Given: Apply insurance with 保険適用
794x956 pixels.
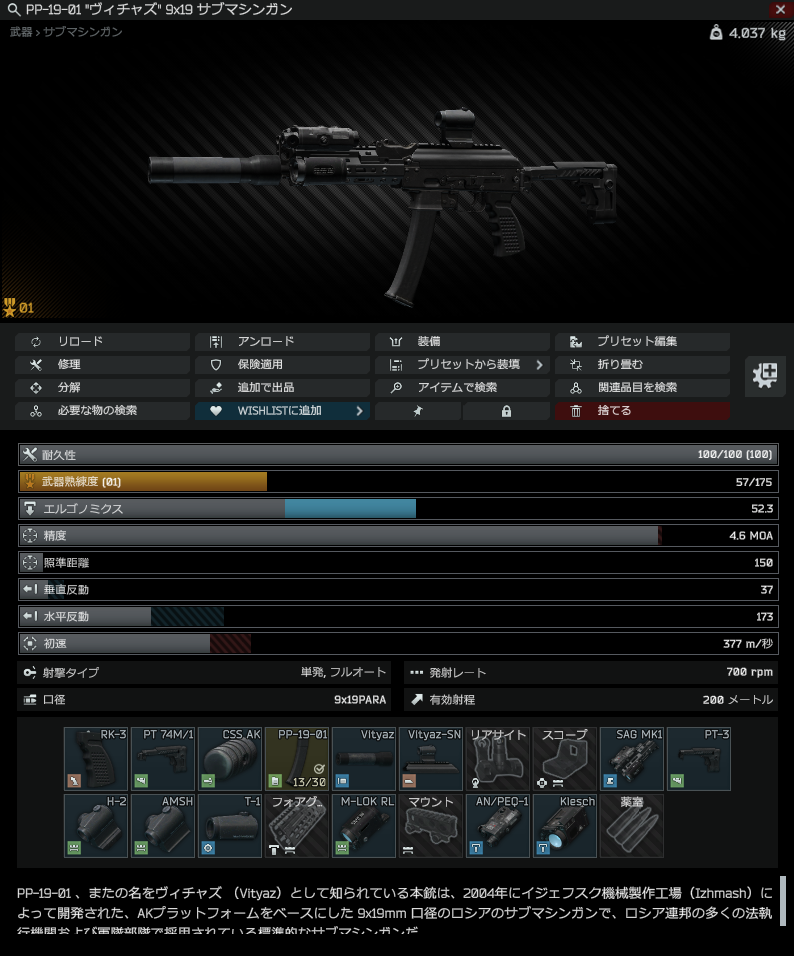Looking at the screenshot, I should coord(282,364).
